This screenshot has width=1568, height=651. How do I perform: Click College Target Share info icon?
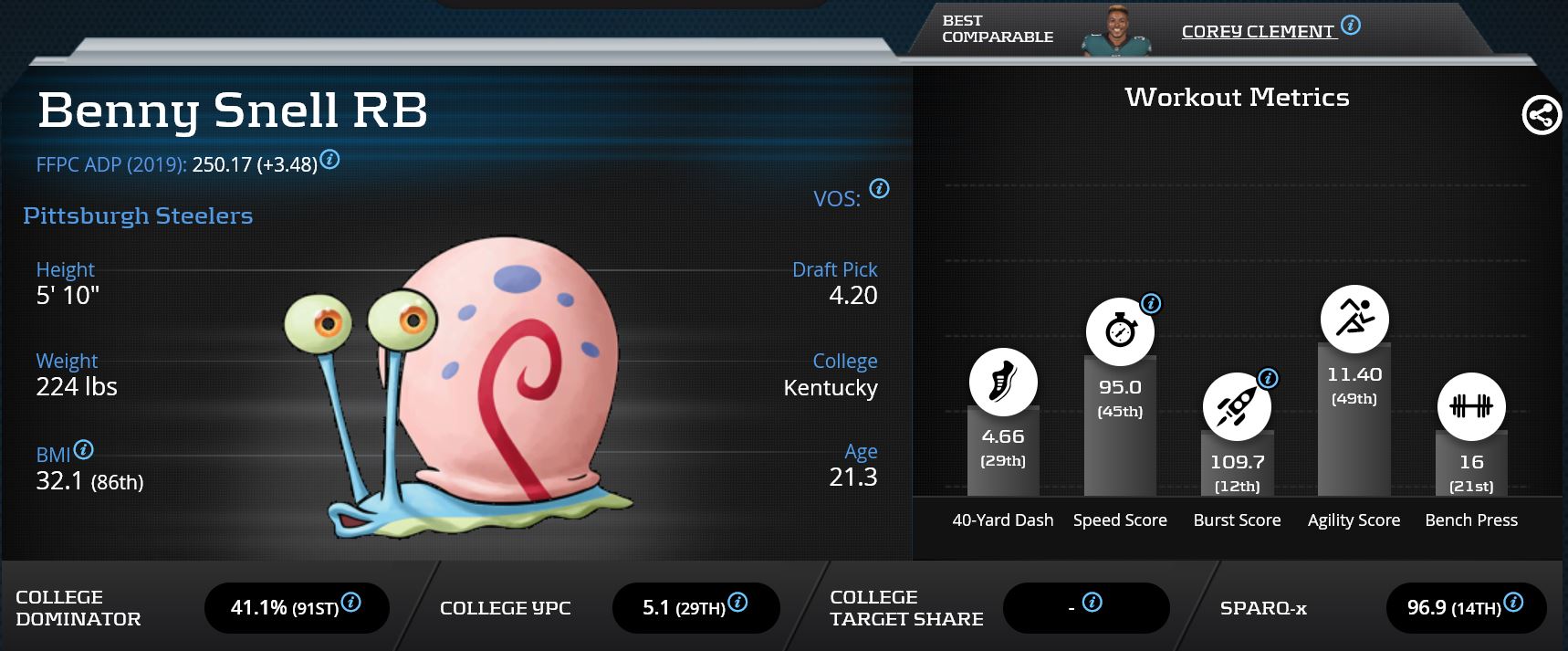1092,603
